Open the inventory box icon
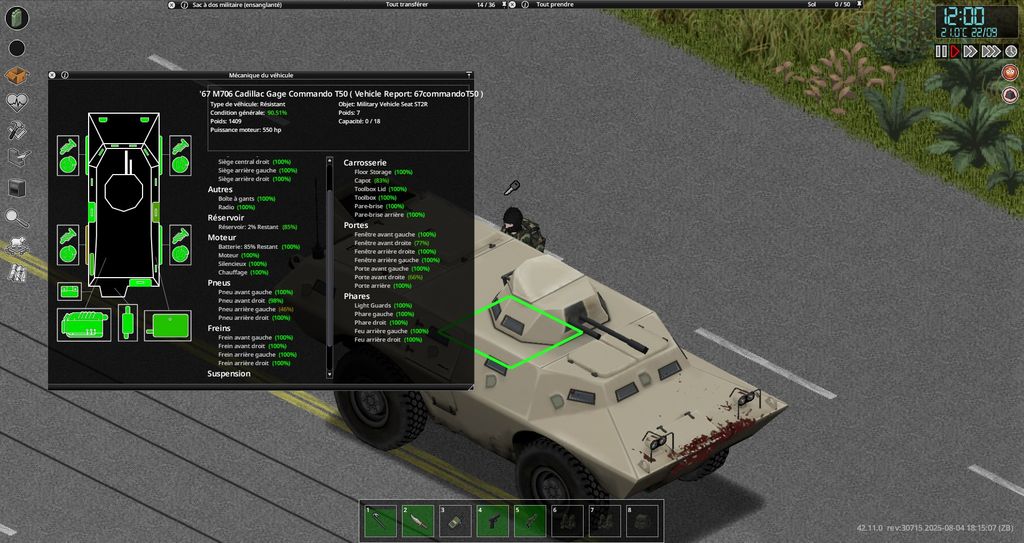1024x543 pixels. (17, 75)
